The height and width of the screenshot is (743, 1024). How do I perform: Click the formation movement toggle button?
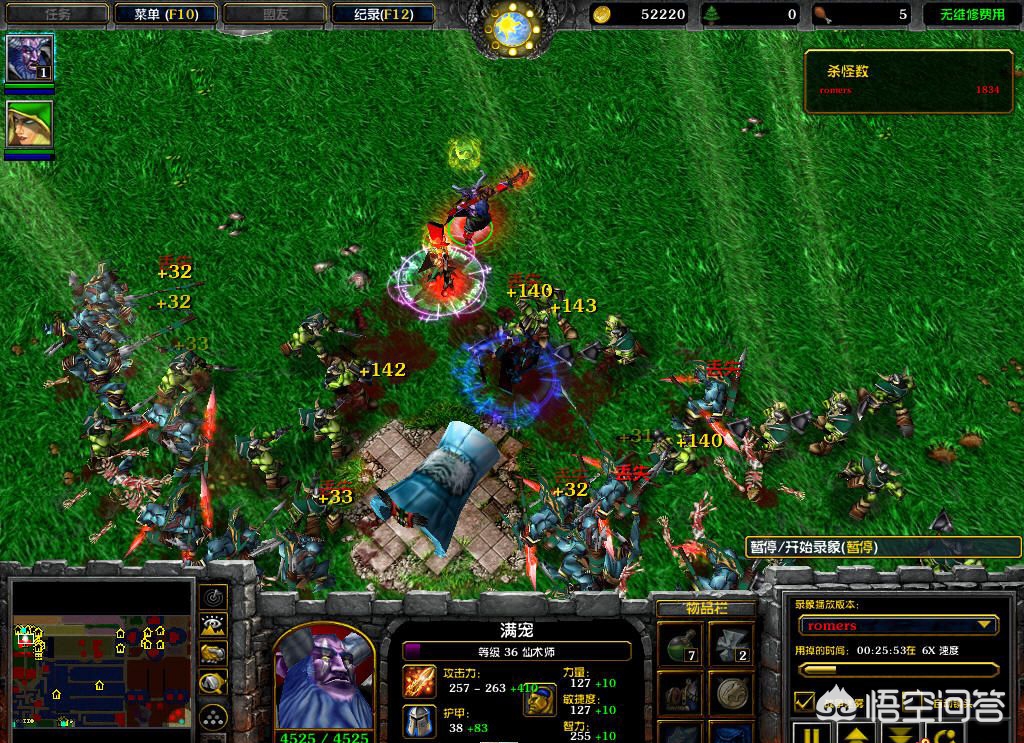coord(213,716)
